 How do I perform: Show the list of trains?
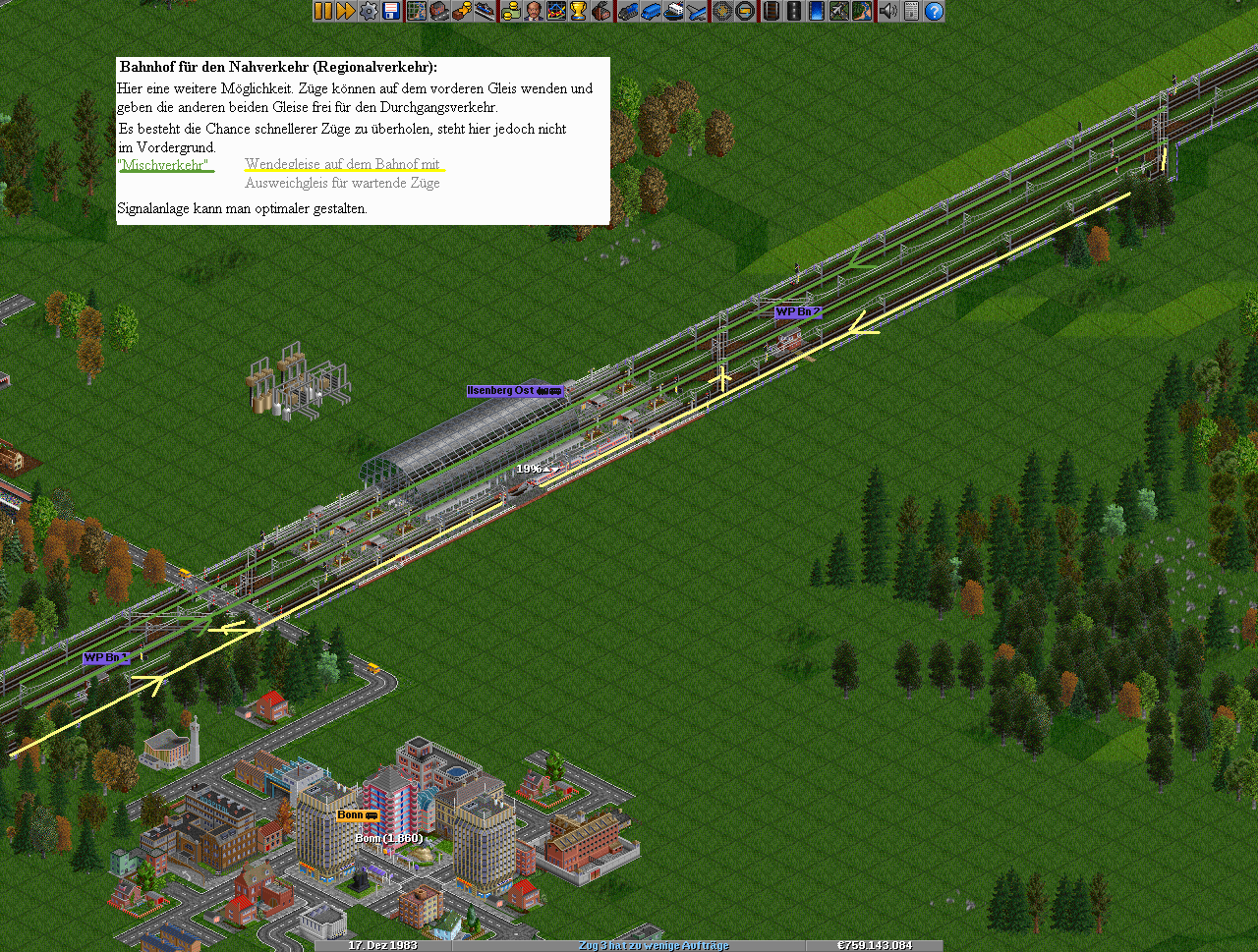627,11
